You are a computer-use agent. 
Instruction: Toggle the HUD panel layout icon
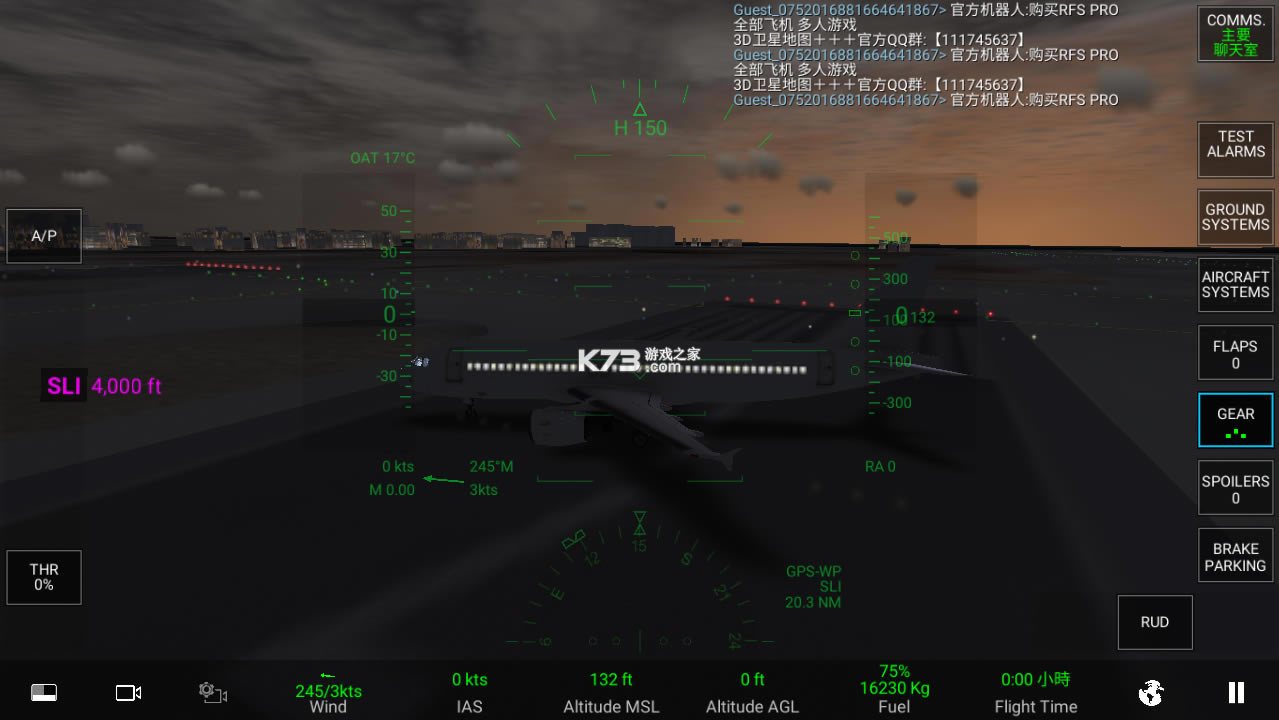pyautogui.click(x=44, y=692)
